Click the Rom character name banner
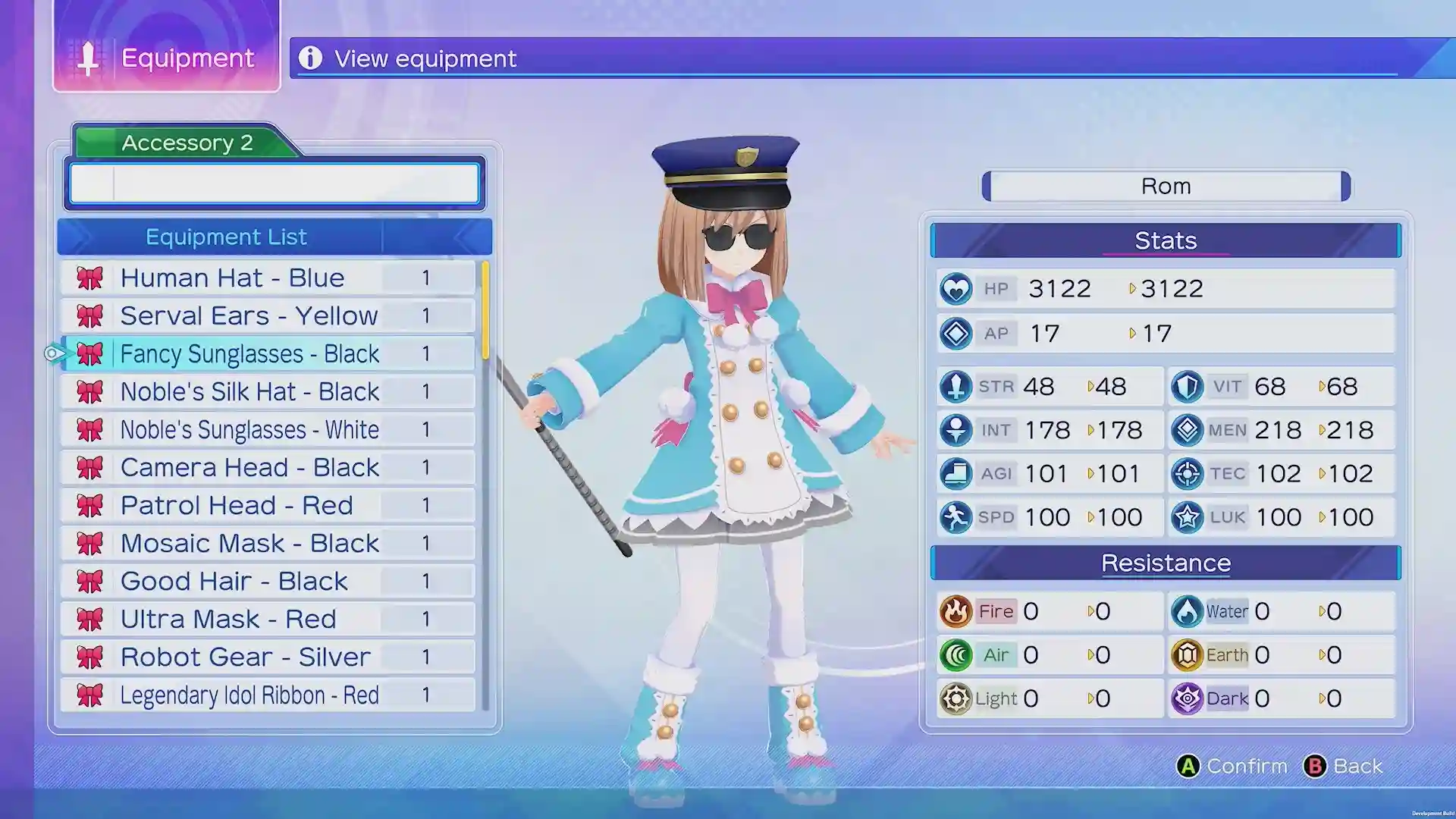The height and width of the screenshot is (819, 1456). click(x=1166, y=186)
